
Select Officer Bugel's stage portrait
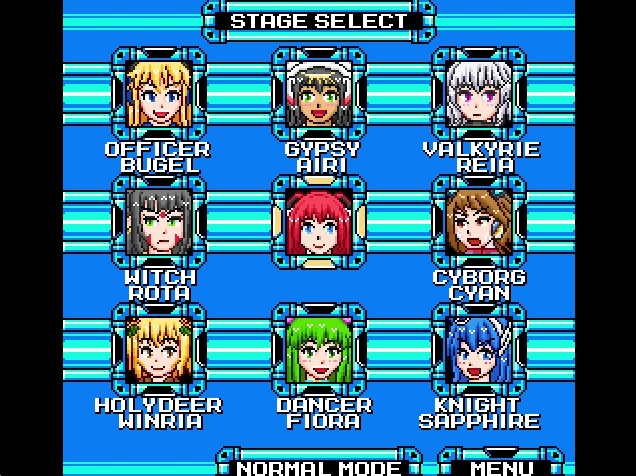tap(159, 94)
